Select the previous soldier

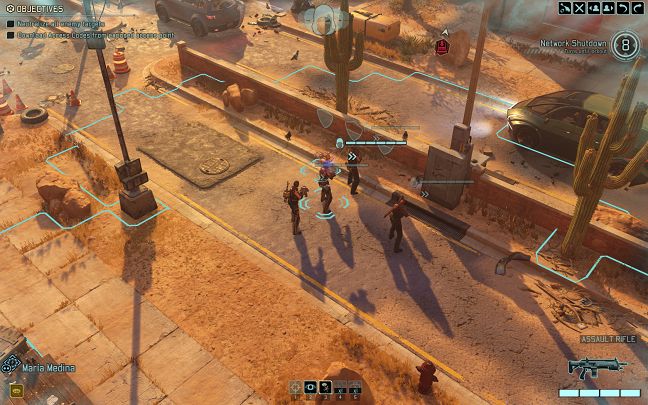594,8
